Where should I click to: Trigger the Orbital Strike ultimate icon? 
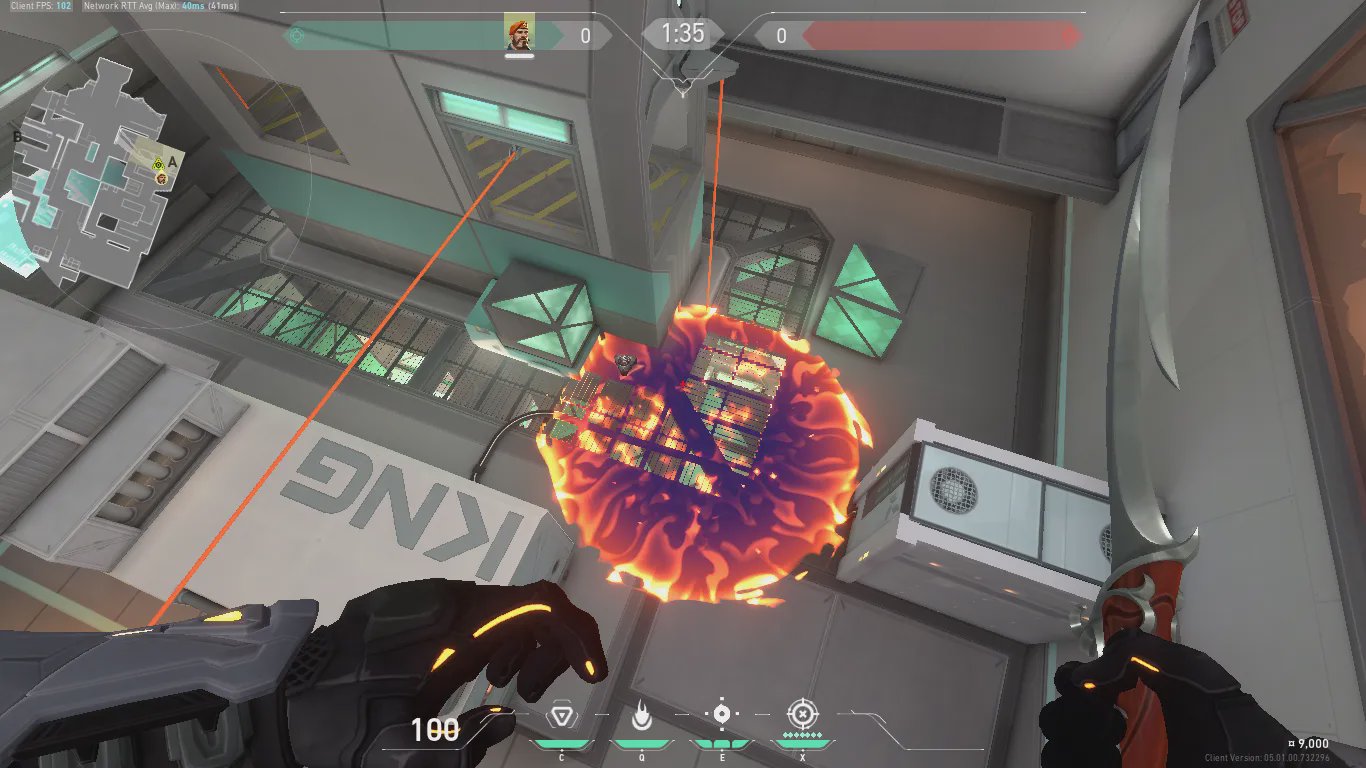pyautogui.click(x=801, y=714)
